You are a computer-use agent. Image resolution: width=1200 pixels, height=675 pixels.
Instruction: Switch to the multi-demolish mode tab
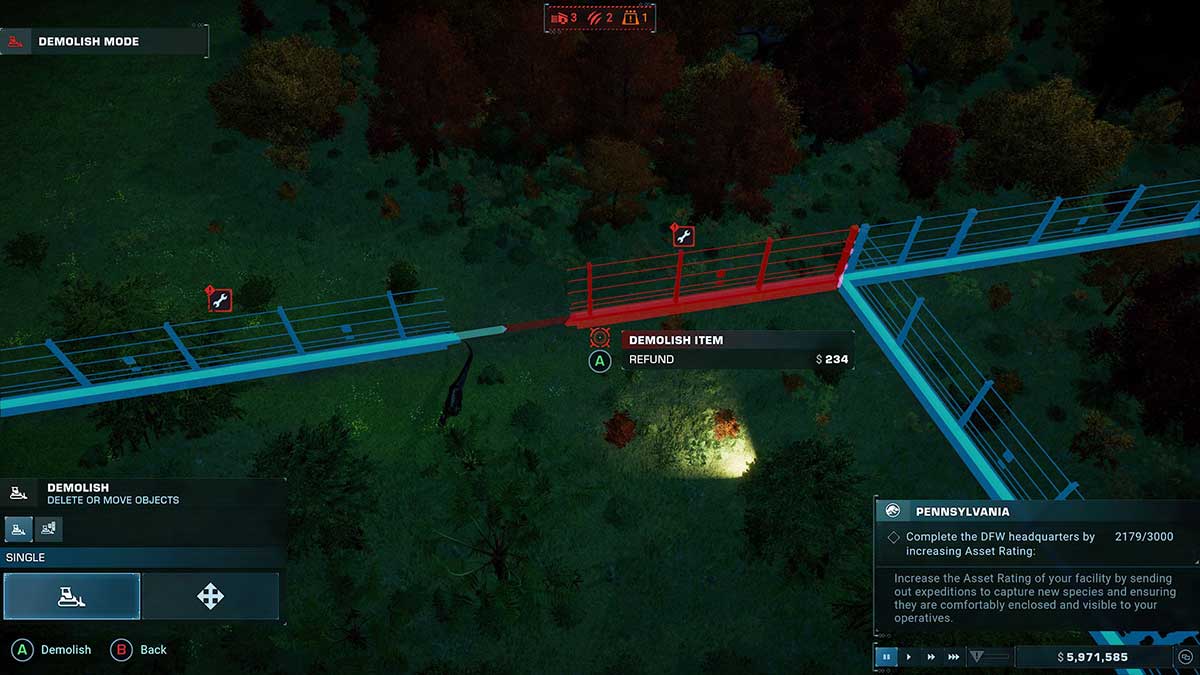click(47, 528)
